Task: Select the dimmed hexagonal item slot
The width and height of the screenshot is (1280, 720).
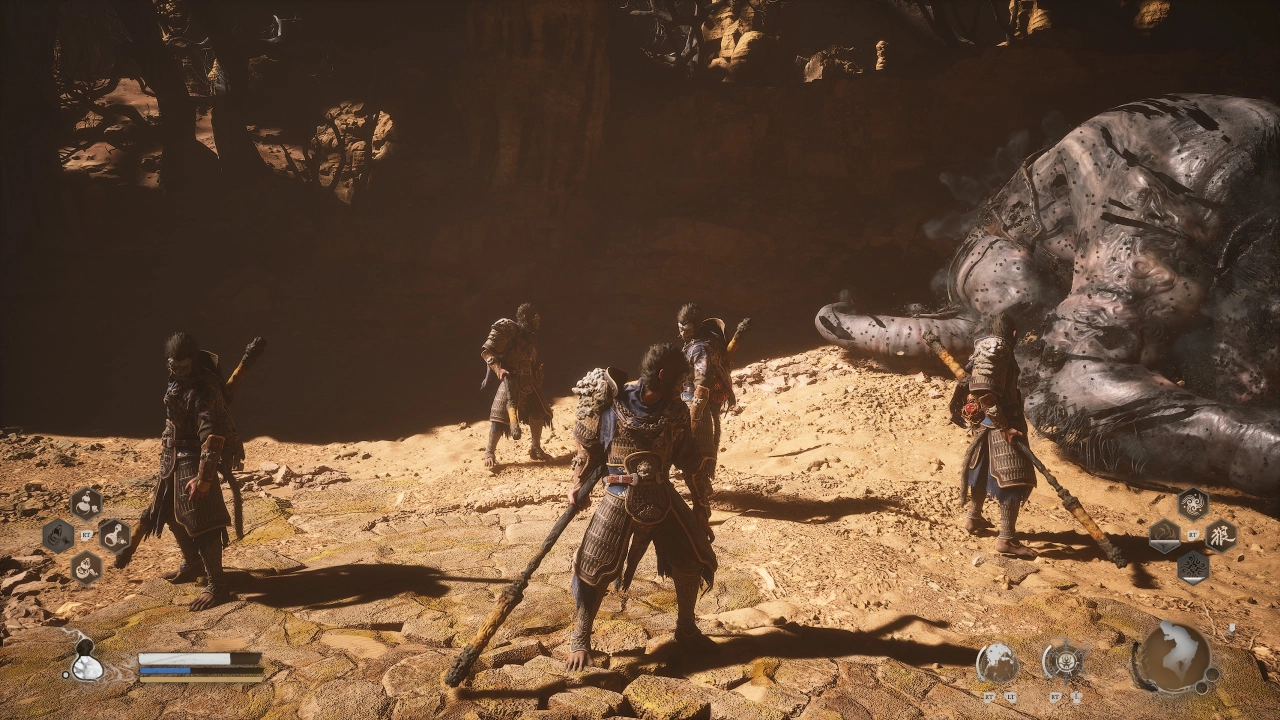Action: click(x=58, y=536)
